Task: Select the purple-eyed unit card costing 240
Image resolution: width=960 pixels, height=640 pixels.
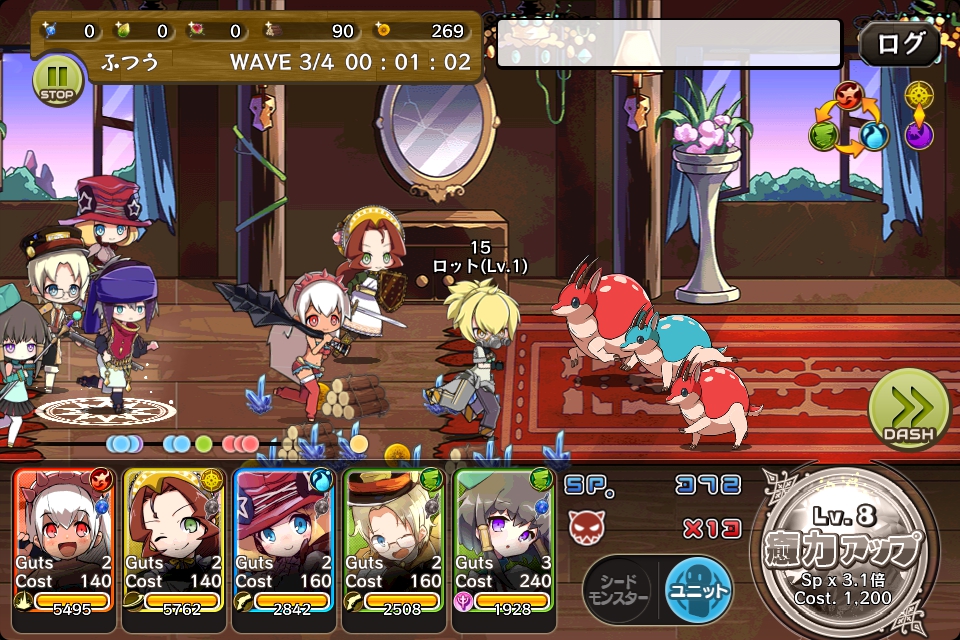Action: point(505,540)
